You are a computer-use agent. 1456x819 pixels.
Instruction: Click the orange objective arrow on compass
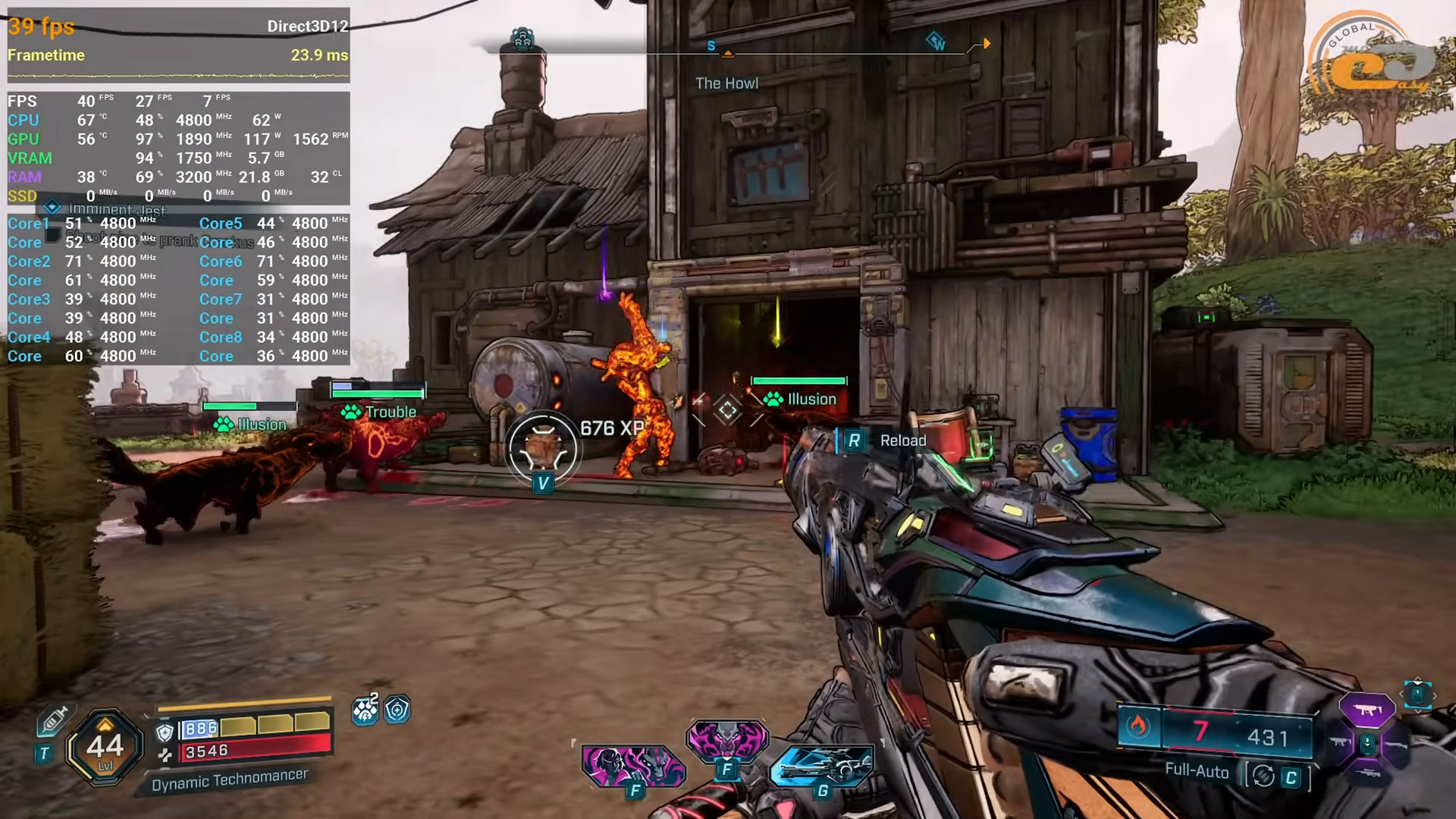click(x=986, y=44)
